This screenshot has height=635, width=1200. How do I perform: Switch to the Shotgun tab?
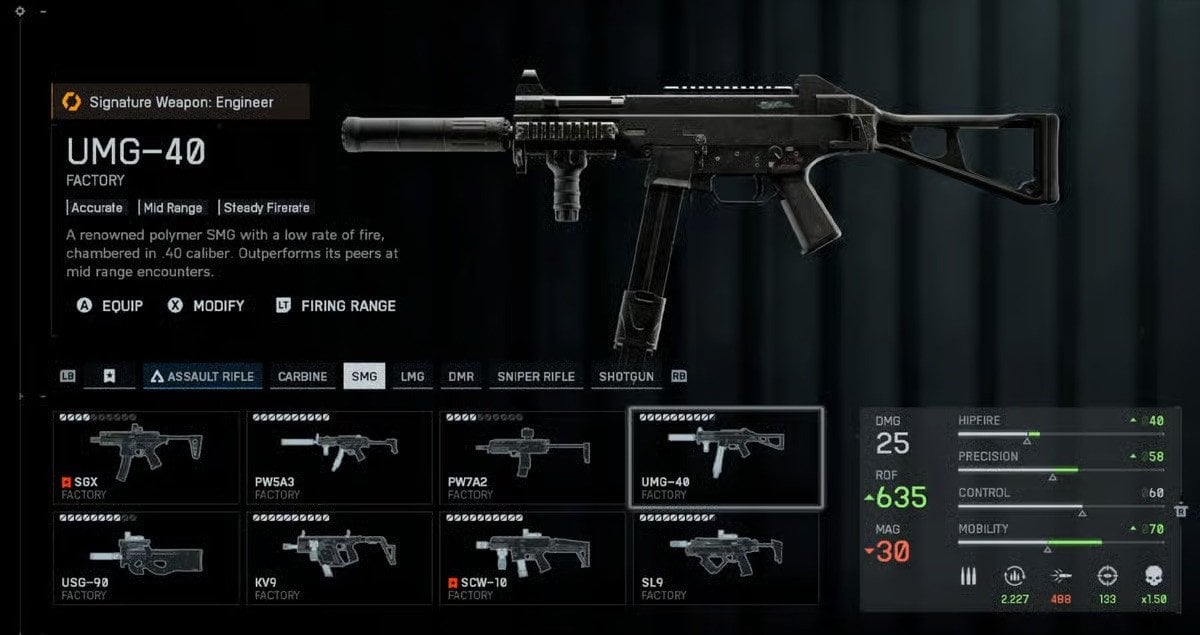pyautogui.click(x=626, y=376)
